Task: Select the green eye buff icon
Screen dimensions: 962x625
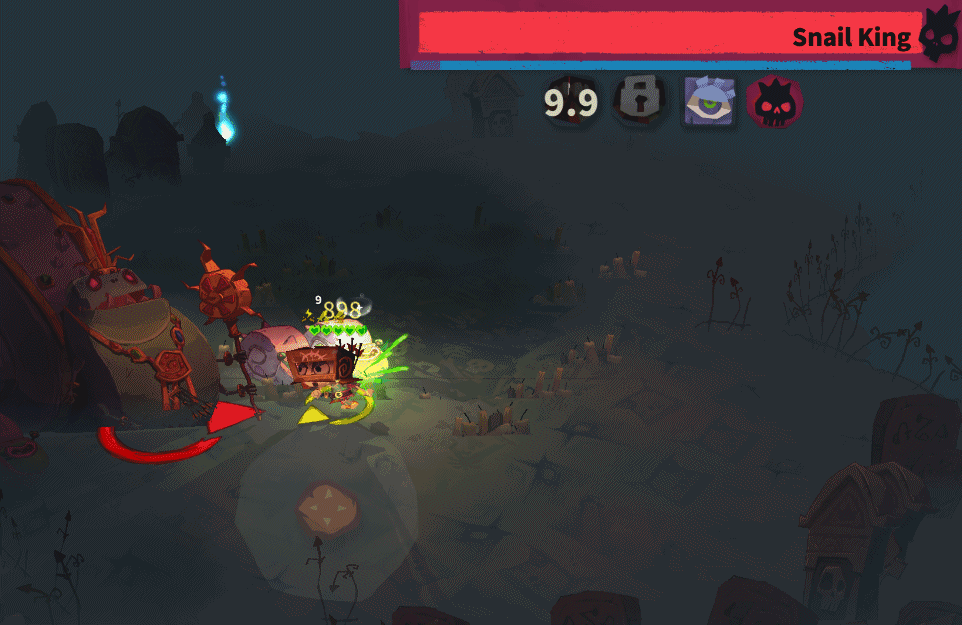Action: tap(709, 102)
